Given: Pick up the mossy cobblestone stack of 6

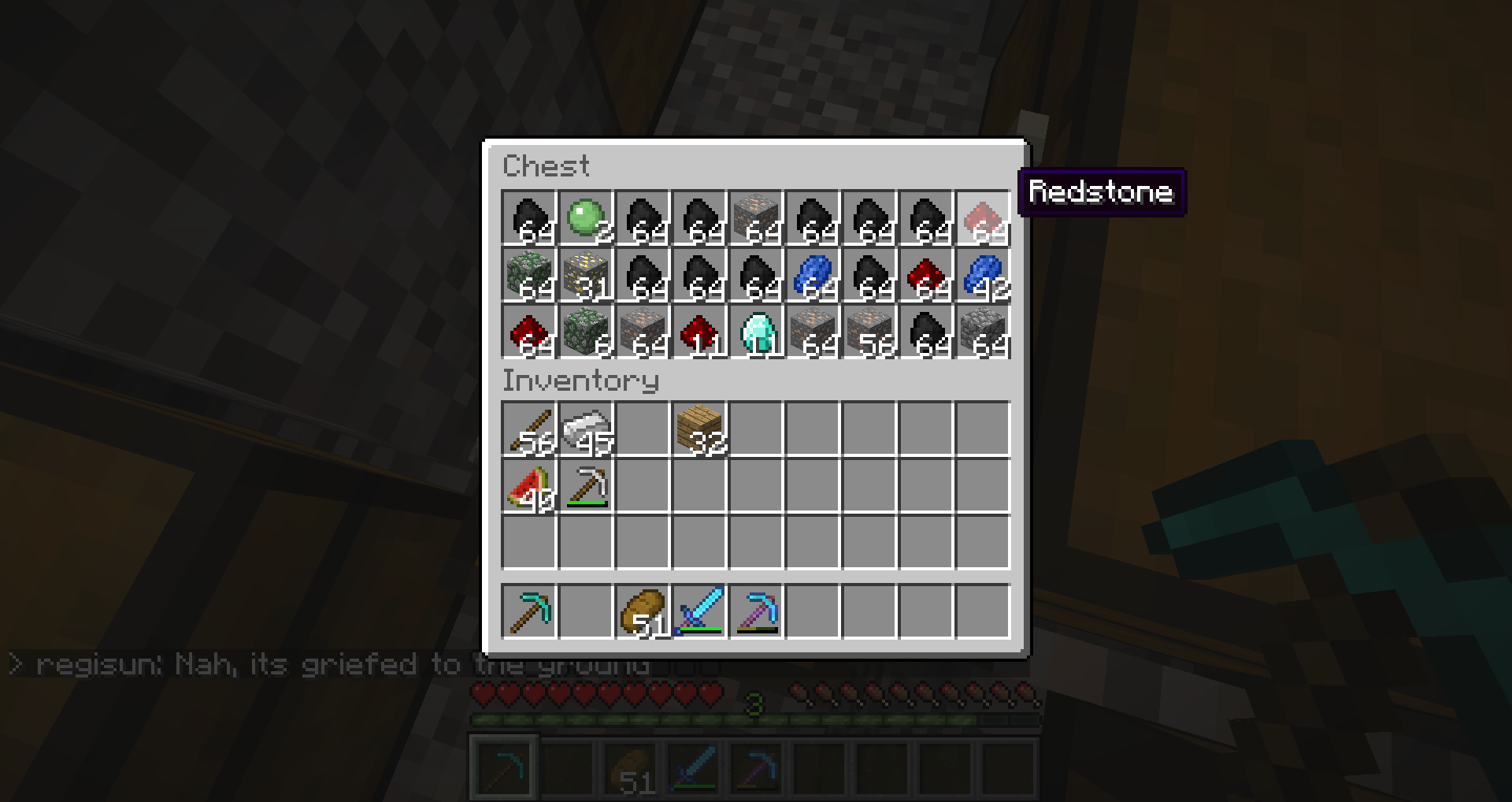Looking at the screenshot, I should pyautogui.click(x=586, y=332).
